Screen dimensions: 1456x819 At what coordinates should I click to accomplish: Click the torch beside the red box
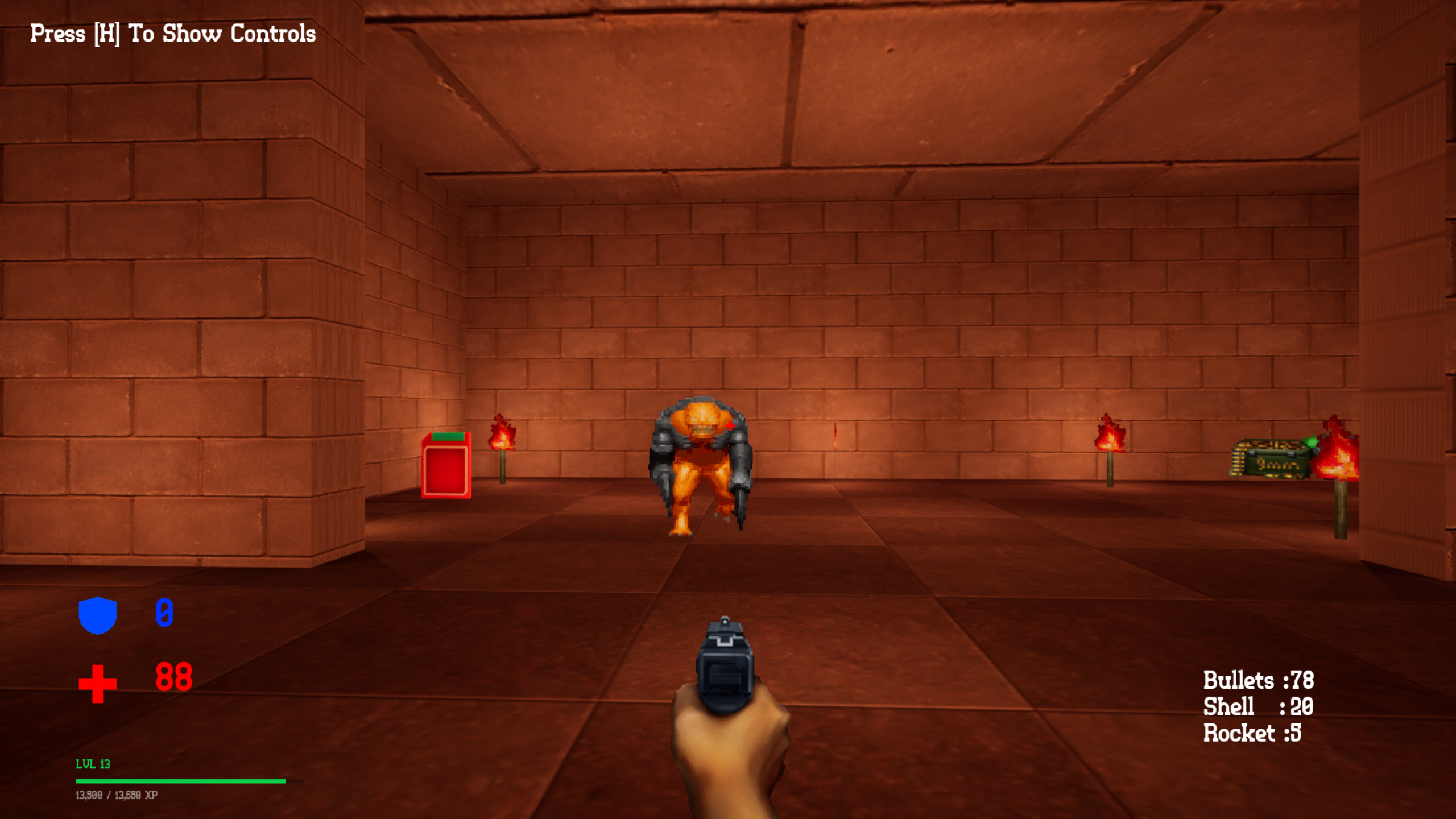point(502,449)
